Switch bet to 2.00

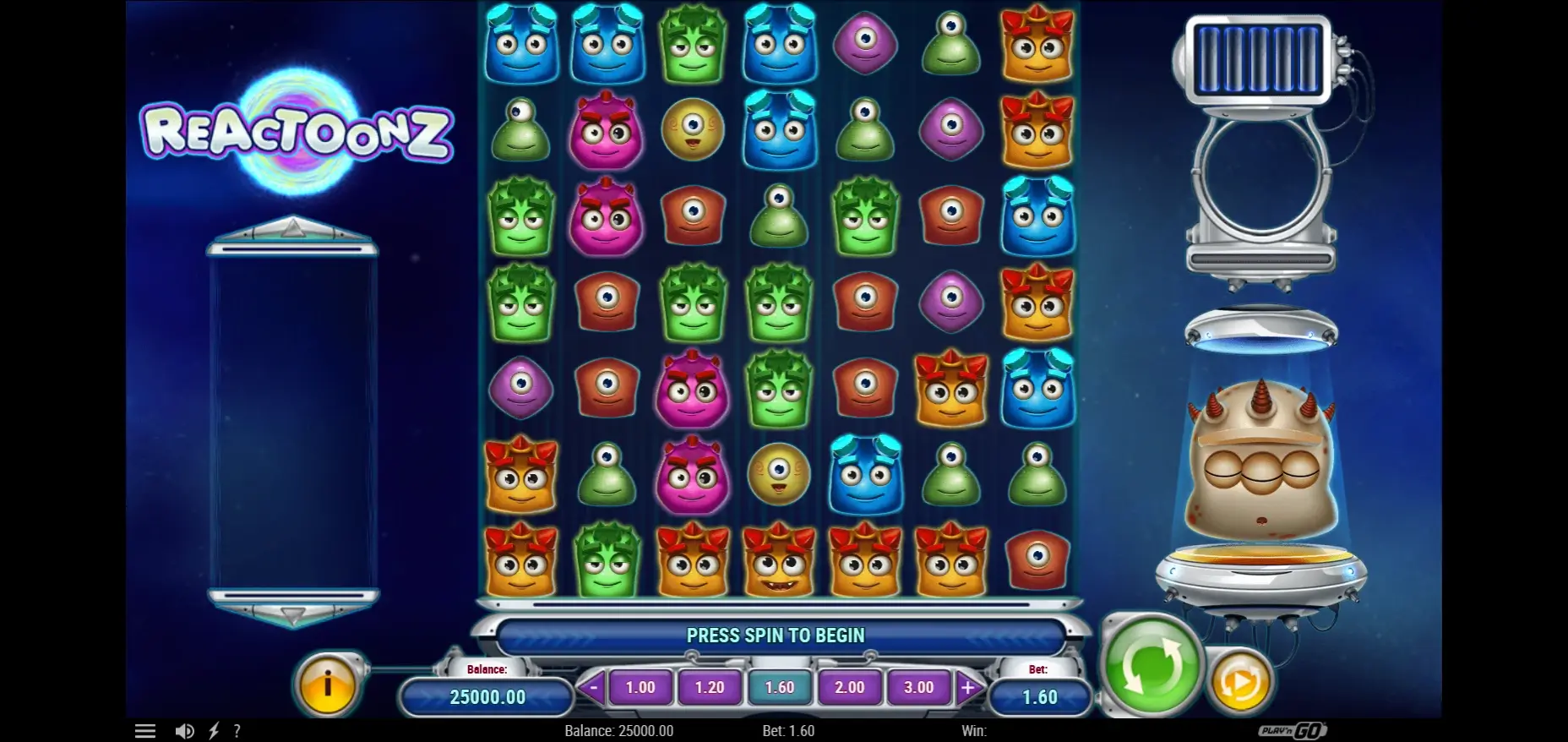point(850,687)
